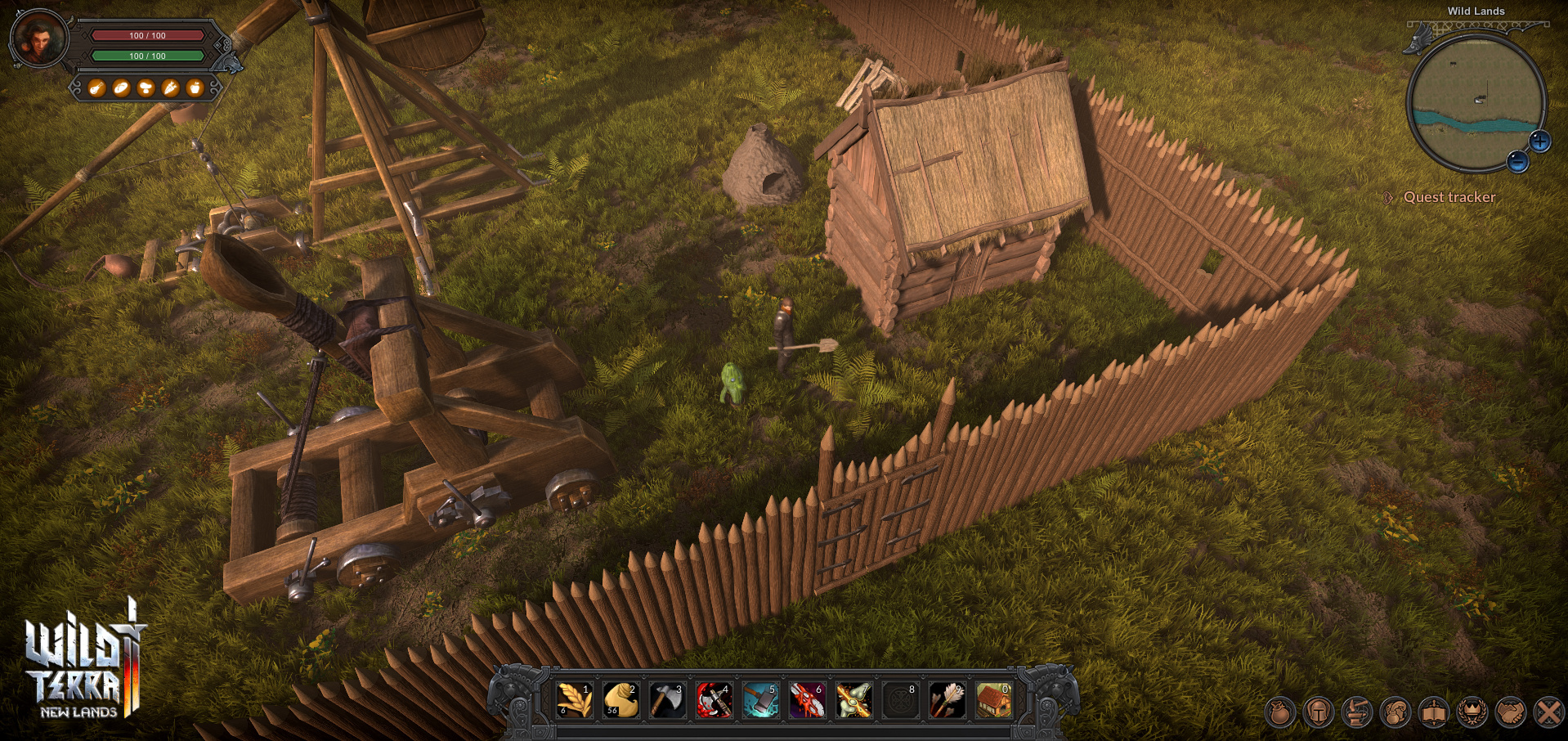Select the cloth roll in hotbar slot 2
Screen dimensions: 1568x741
(x=620, y=700)
